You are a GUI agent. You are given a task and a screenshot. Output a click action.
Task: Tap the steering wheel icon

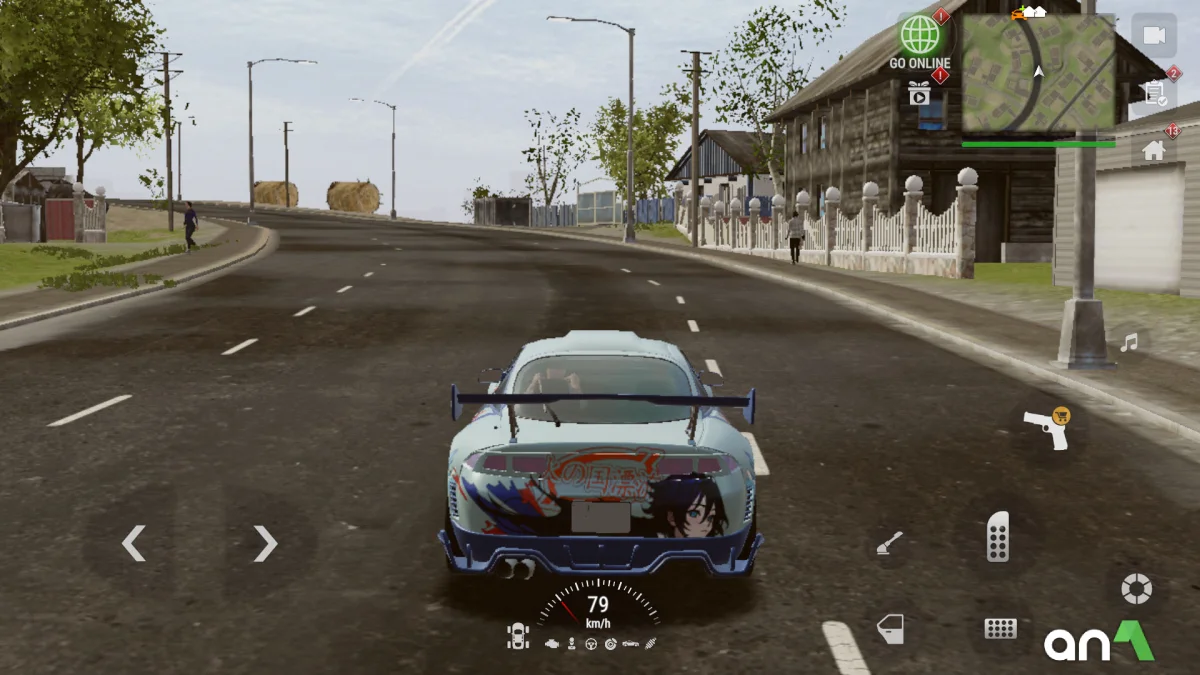(590, 642)
